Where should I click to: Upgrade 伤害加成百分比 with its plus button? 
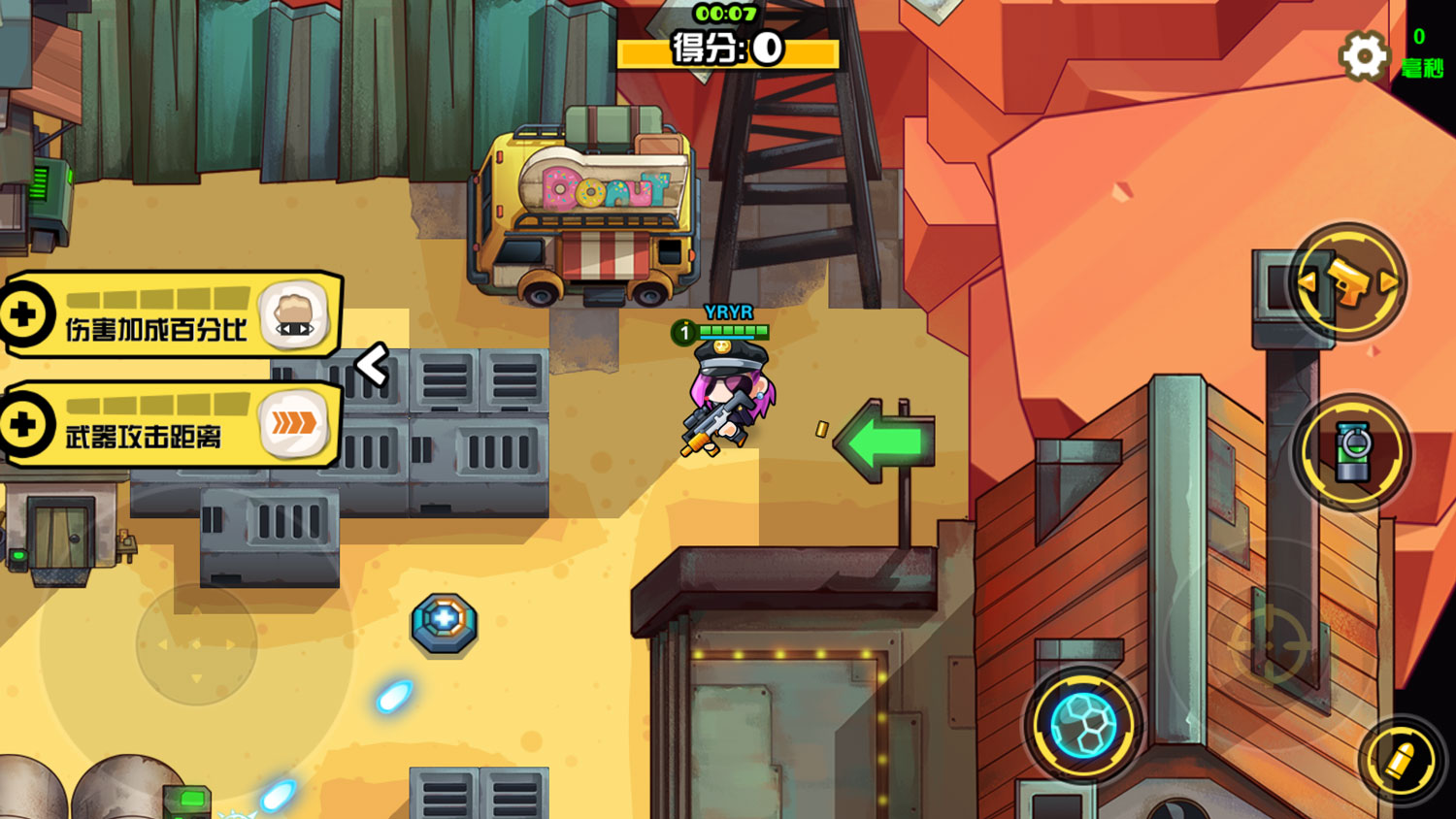[24, 314]
